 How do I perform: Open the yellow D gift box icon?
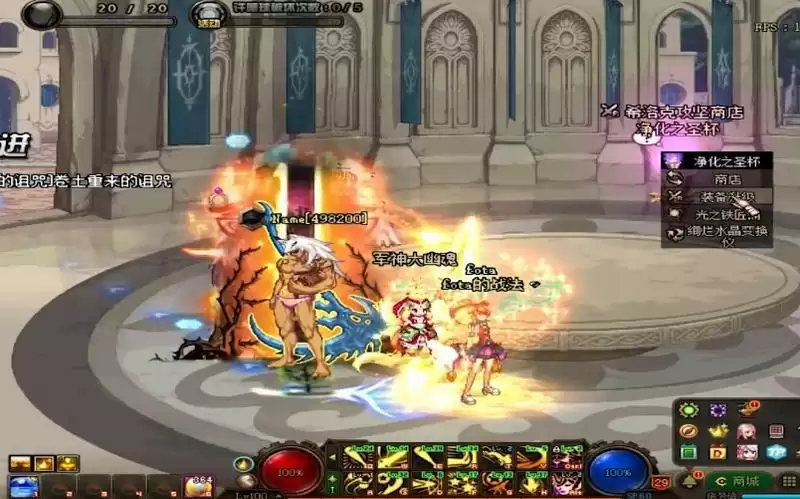717,452
